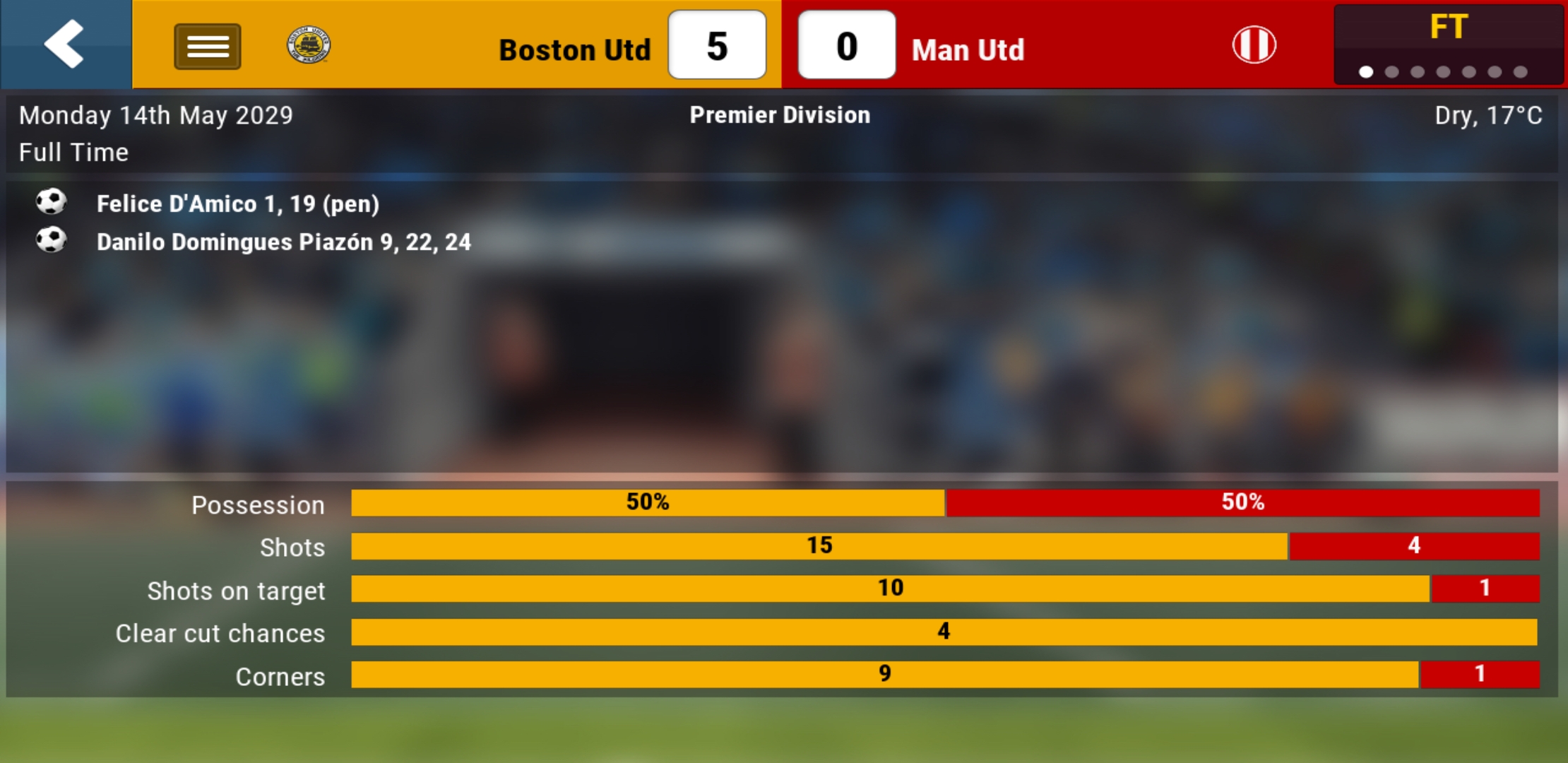The image size is (1568, 763).
Task: Select the Boston Utd club badge
Action: click(x=309, y=45)
